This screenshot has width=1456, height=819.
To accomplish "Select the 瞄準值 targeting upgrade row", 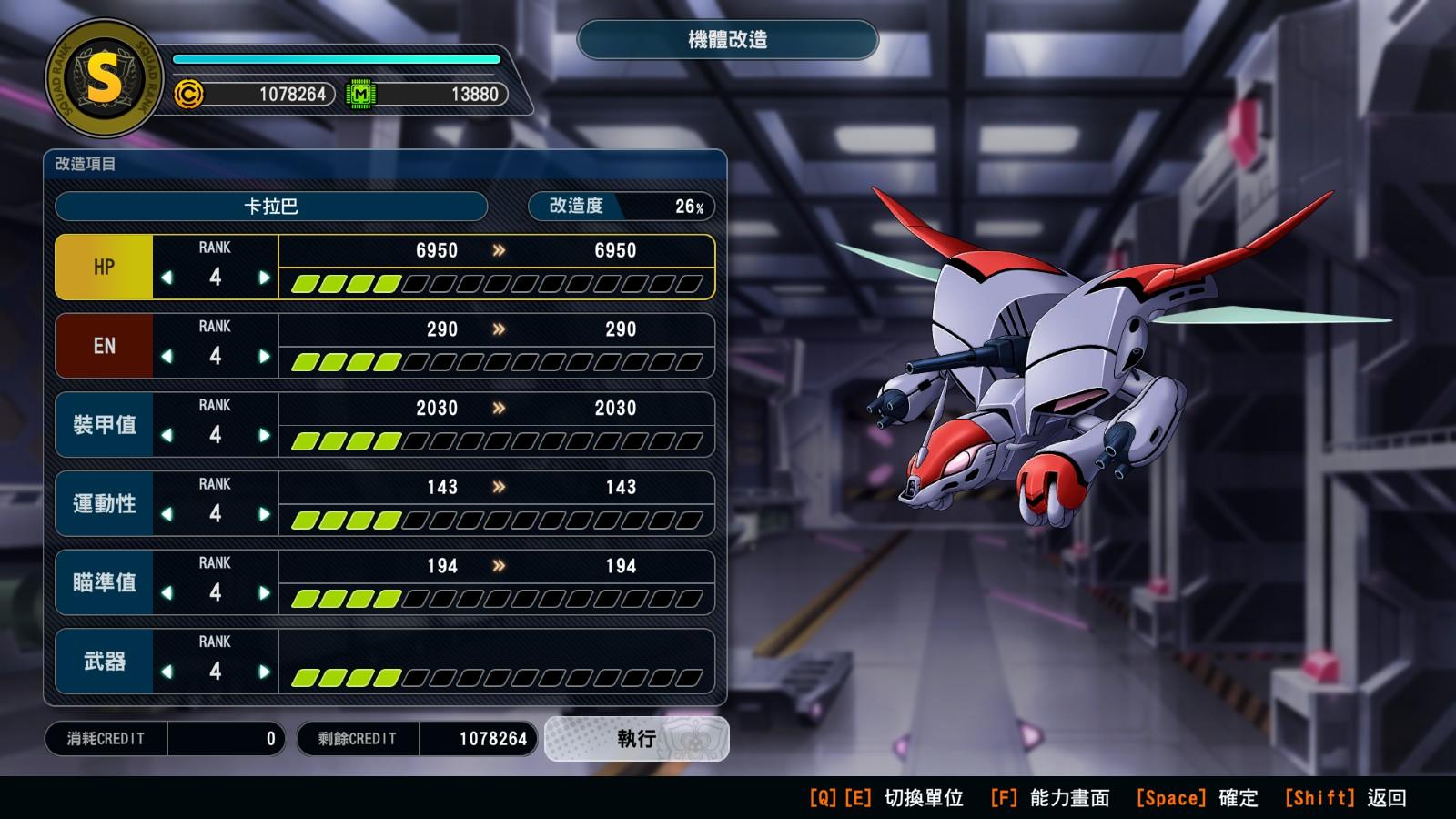I will (104, 582).
